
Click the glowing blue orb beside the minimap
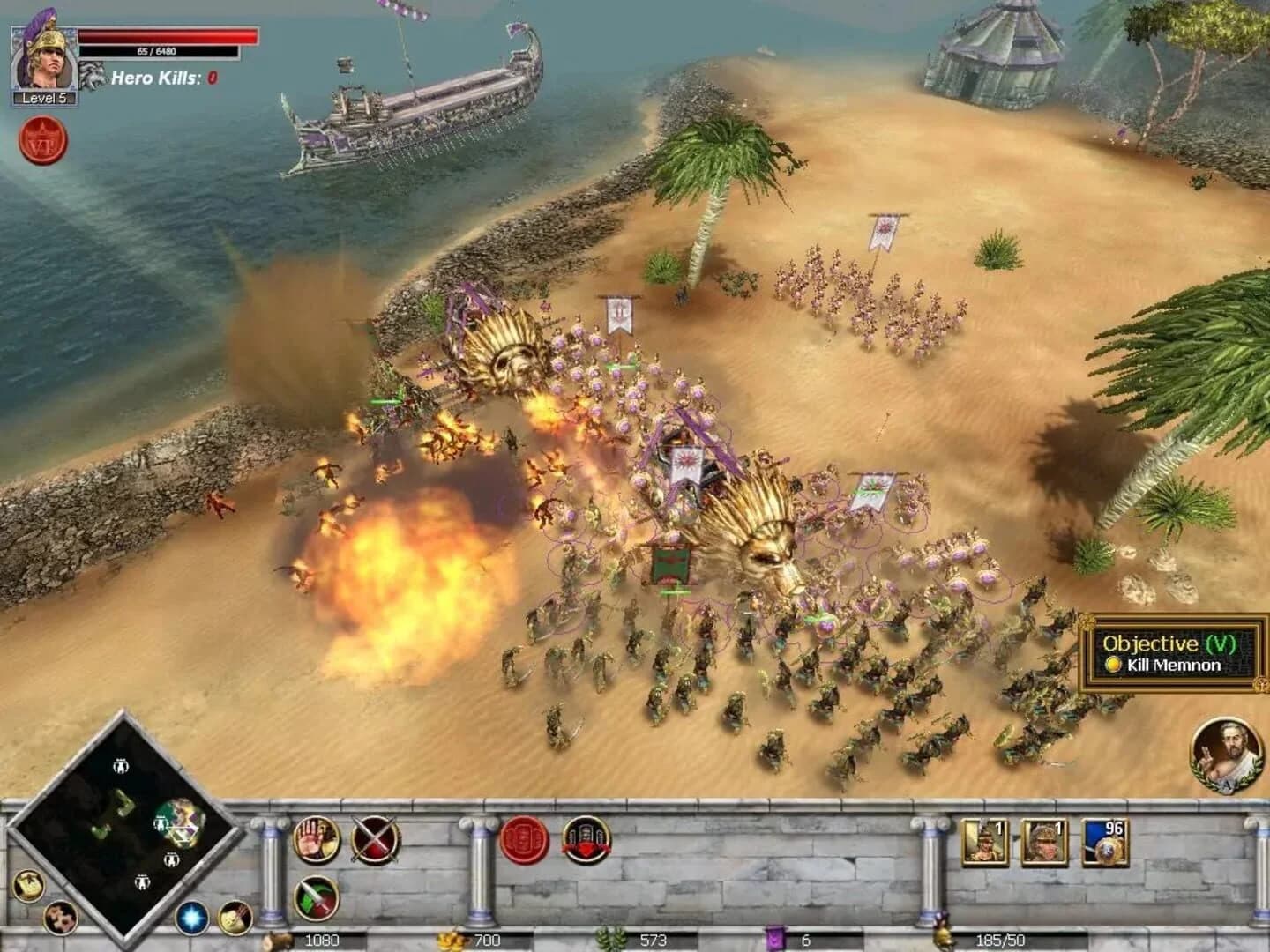[x=191, y=918]
